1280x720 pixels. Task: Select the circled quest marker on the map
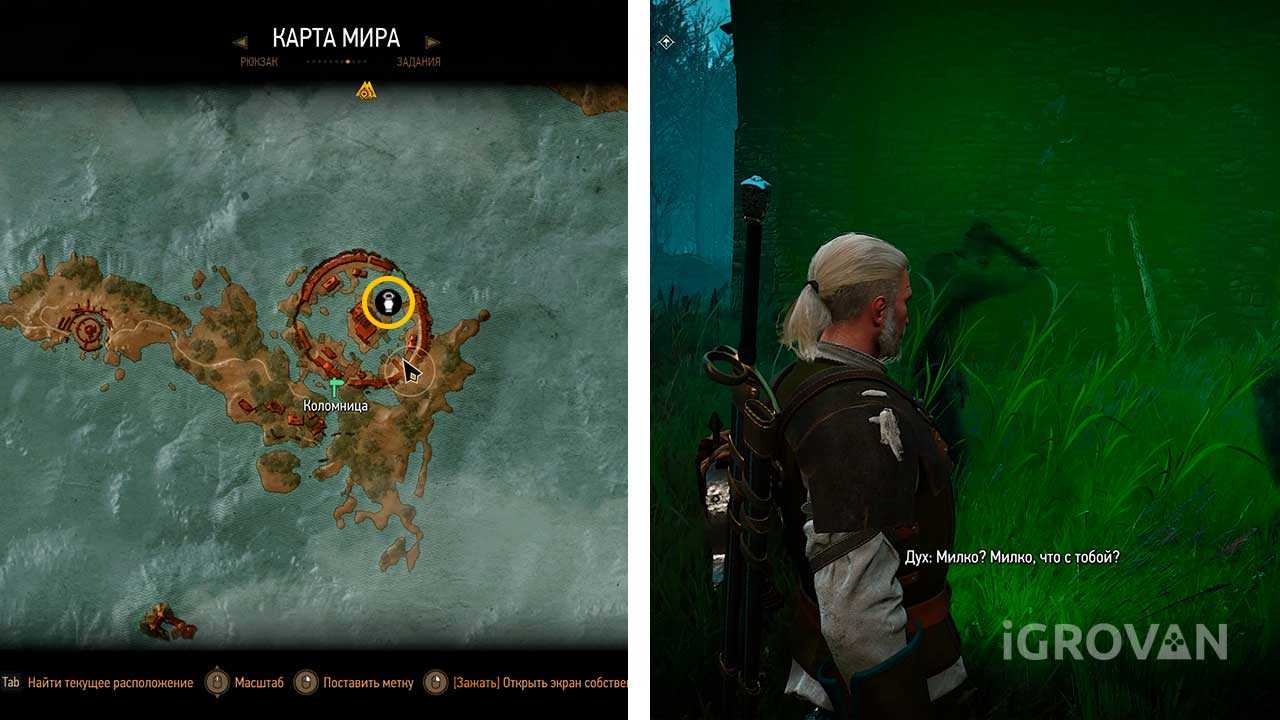(389, 303)
